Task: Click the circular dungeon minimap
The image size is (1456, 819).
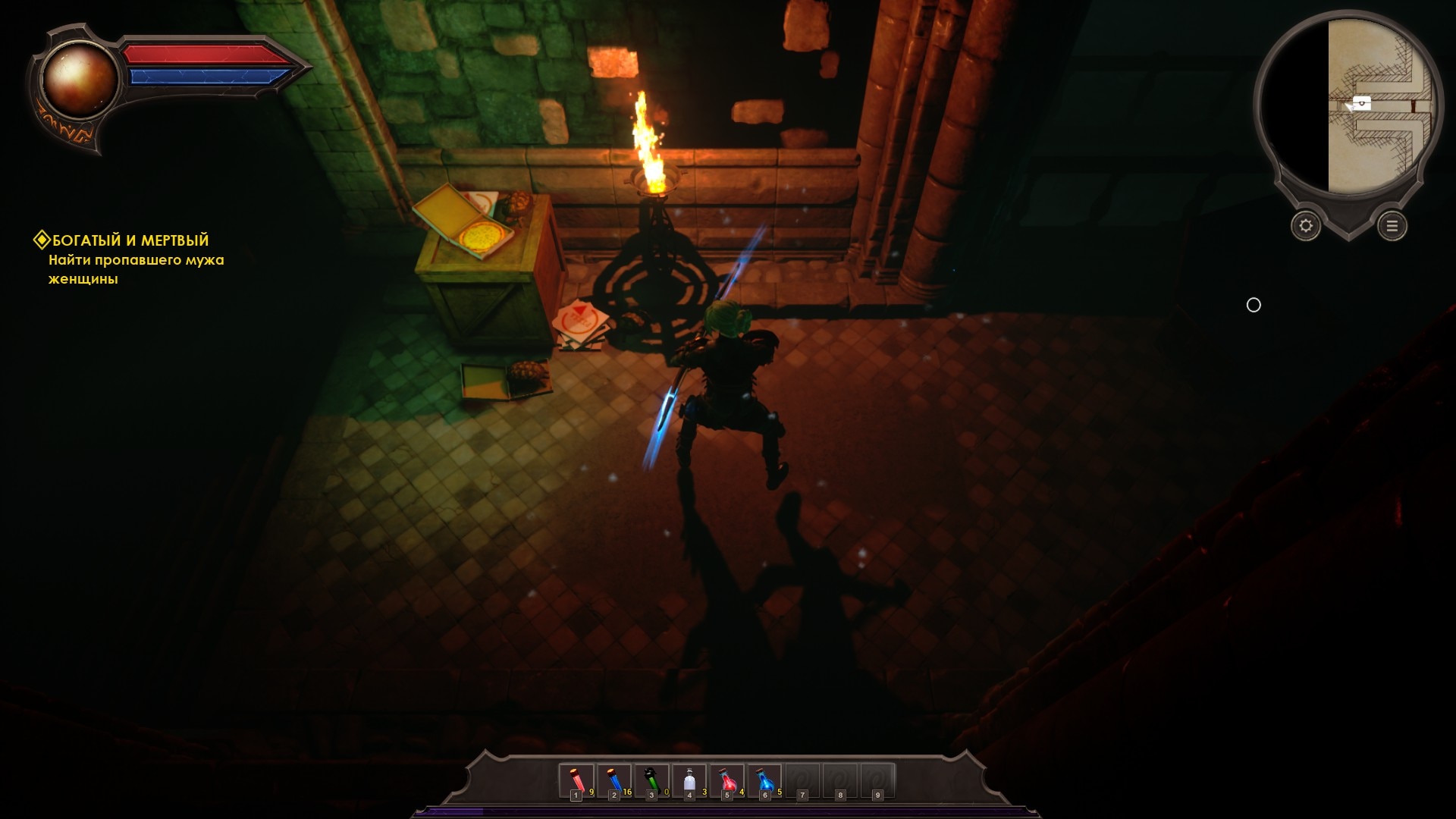Action: pyautogui.click(x=1348, y=106)
